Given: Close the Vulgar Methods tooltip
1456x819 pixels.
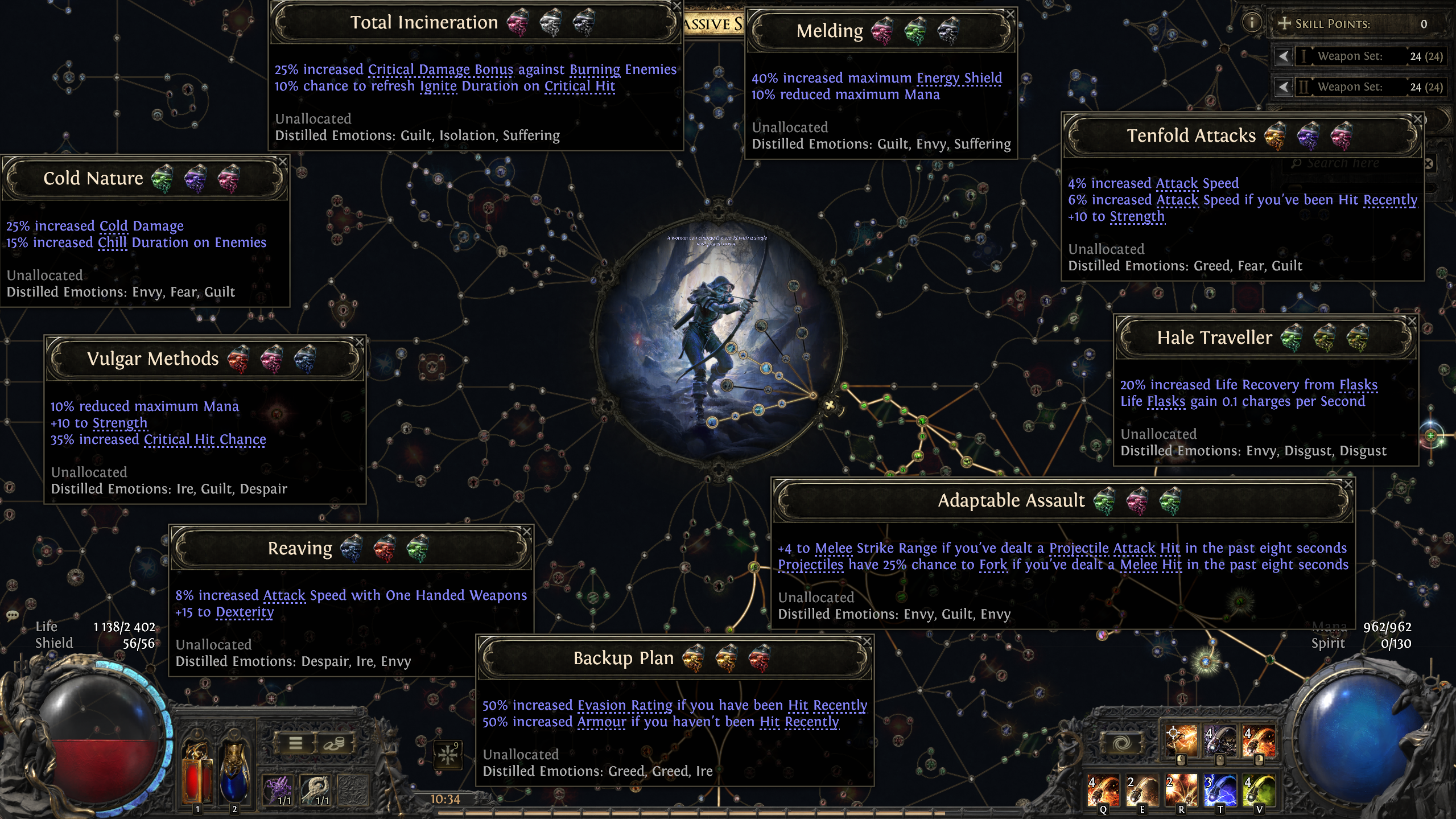Looking at the screenshot, I should coord(359,342).
